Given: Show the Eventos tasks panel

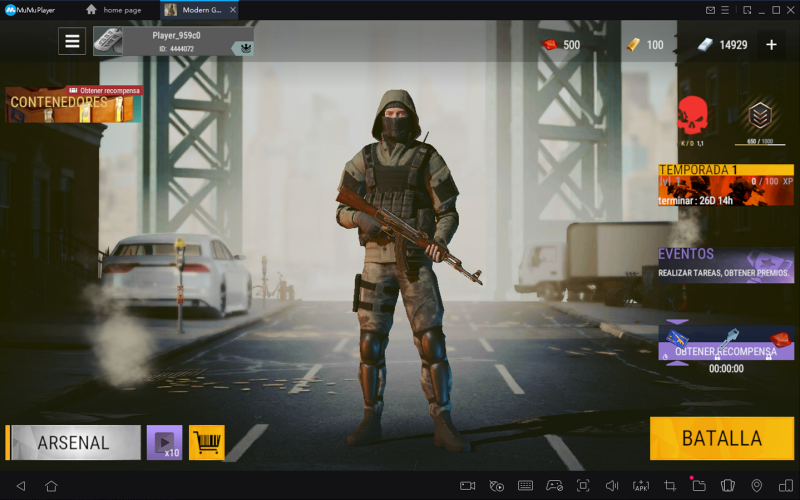Looking at the screenshot, I should tap(725, 264).
